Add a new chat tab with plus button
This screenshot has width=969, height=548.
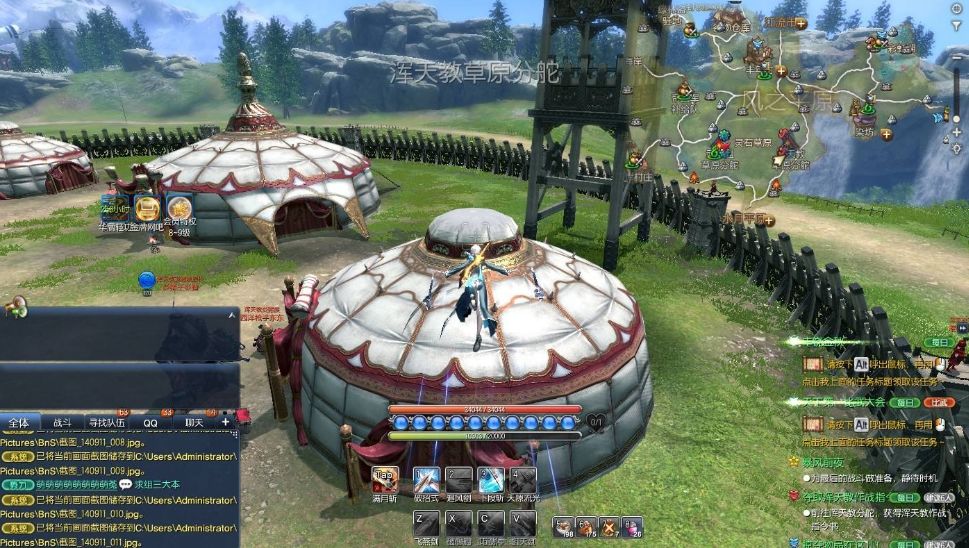pyautogui.click(x=225, y=423)
